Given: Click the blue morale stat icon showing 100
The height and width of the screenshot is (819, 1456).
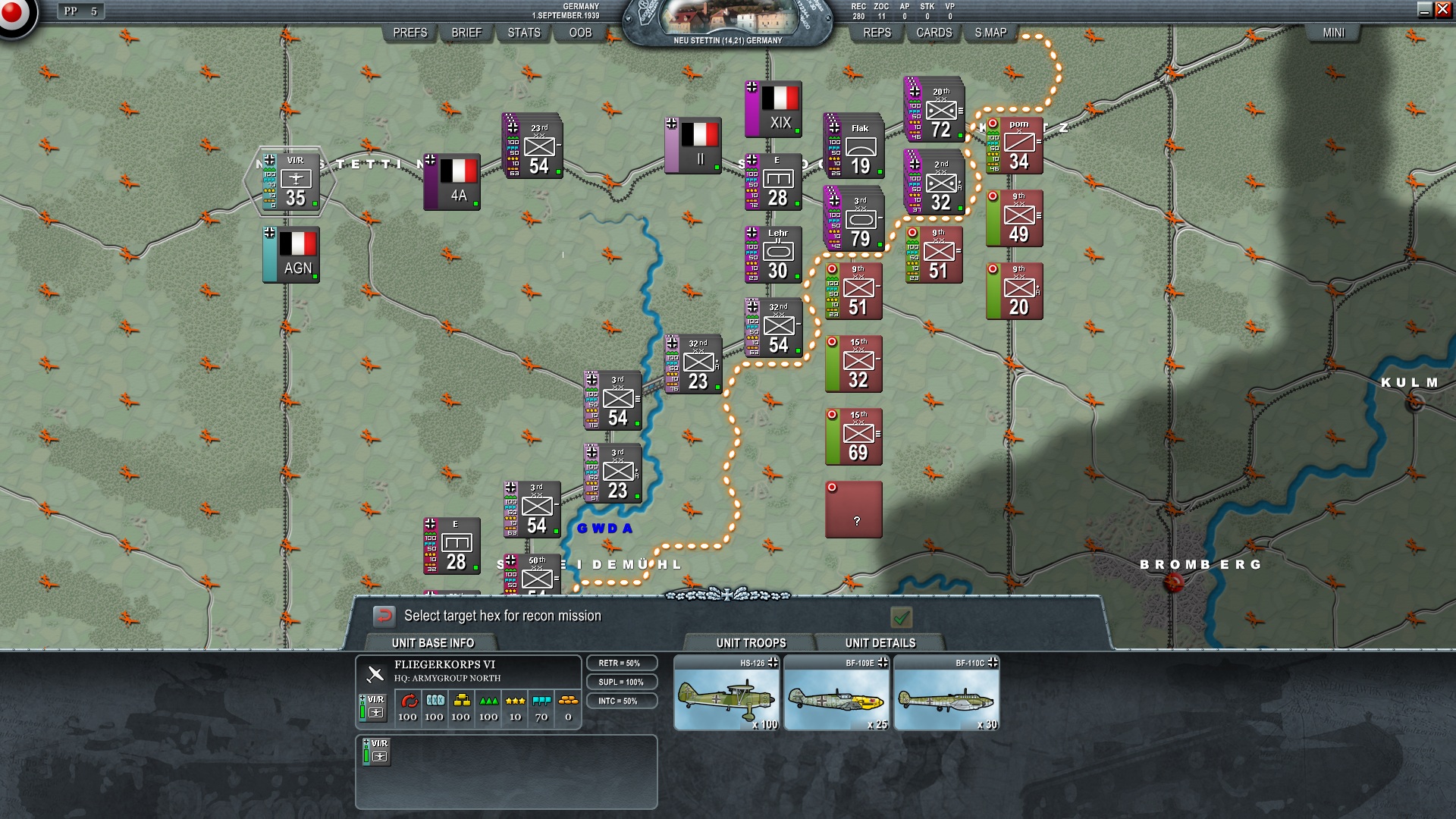Looking at the screenshot, I should [434, 701].
